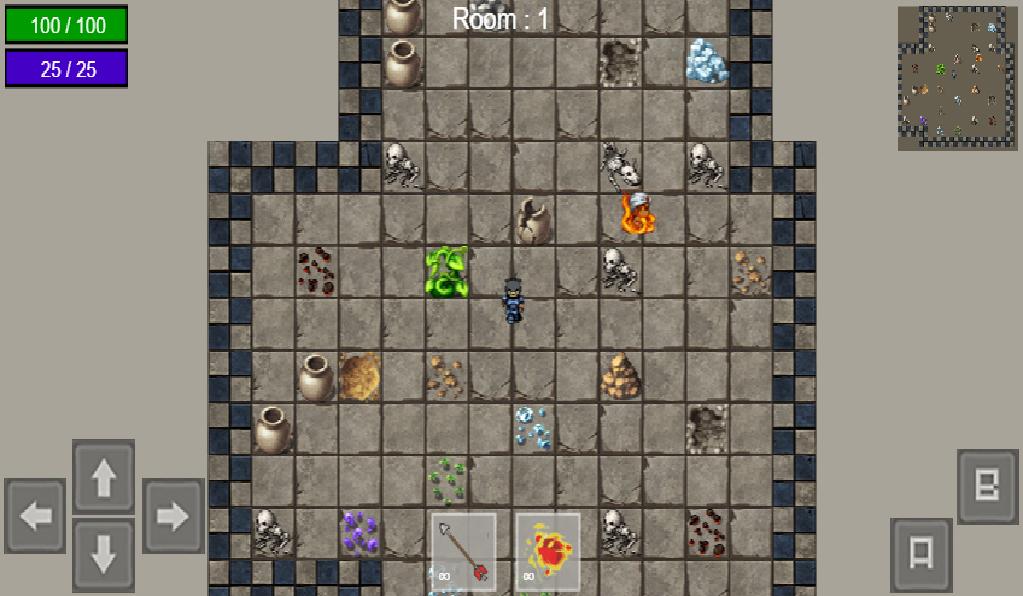Hit the B action button
The width and height of the screenshot is (1023, 596).
pos(987,487)
